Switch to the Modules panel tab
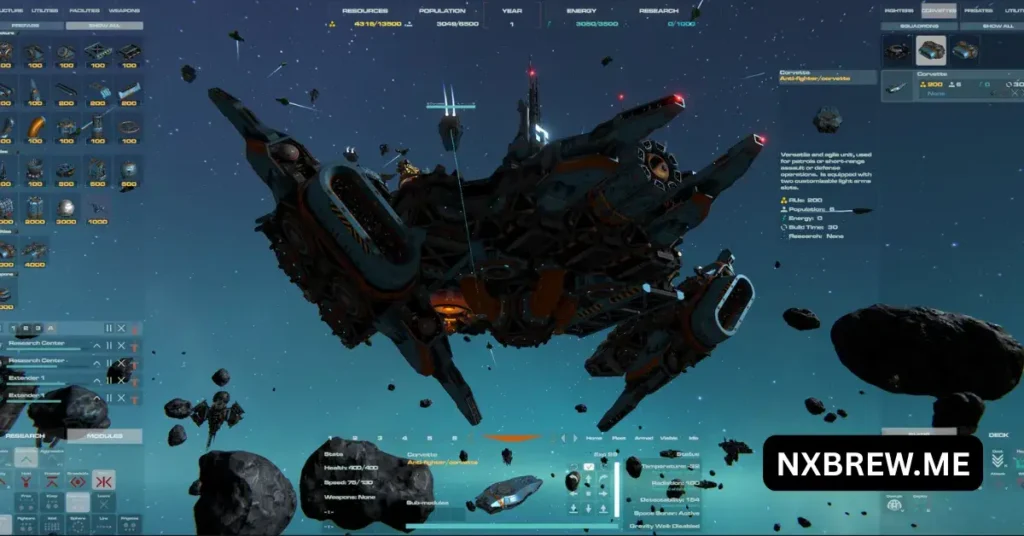 click(x=104, y=436)
